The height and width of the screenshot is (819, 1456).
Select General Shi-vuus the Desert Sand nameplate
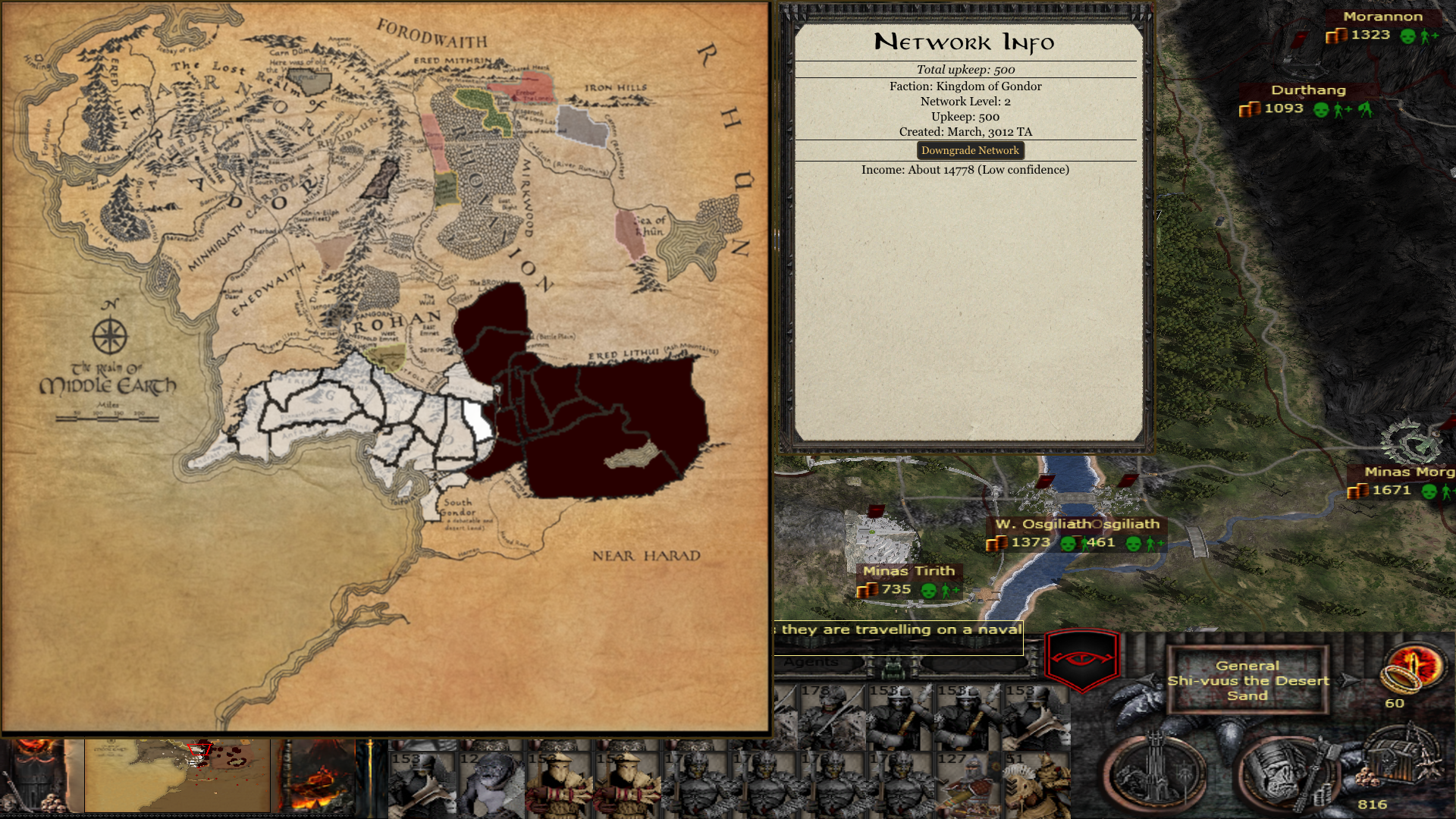(x=1247, y=680)
